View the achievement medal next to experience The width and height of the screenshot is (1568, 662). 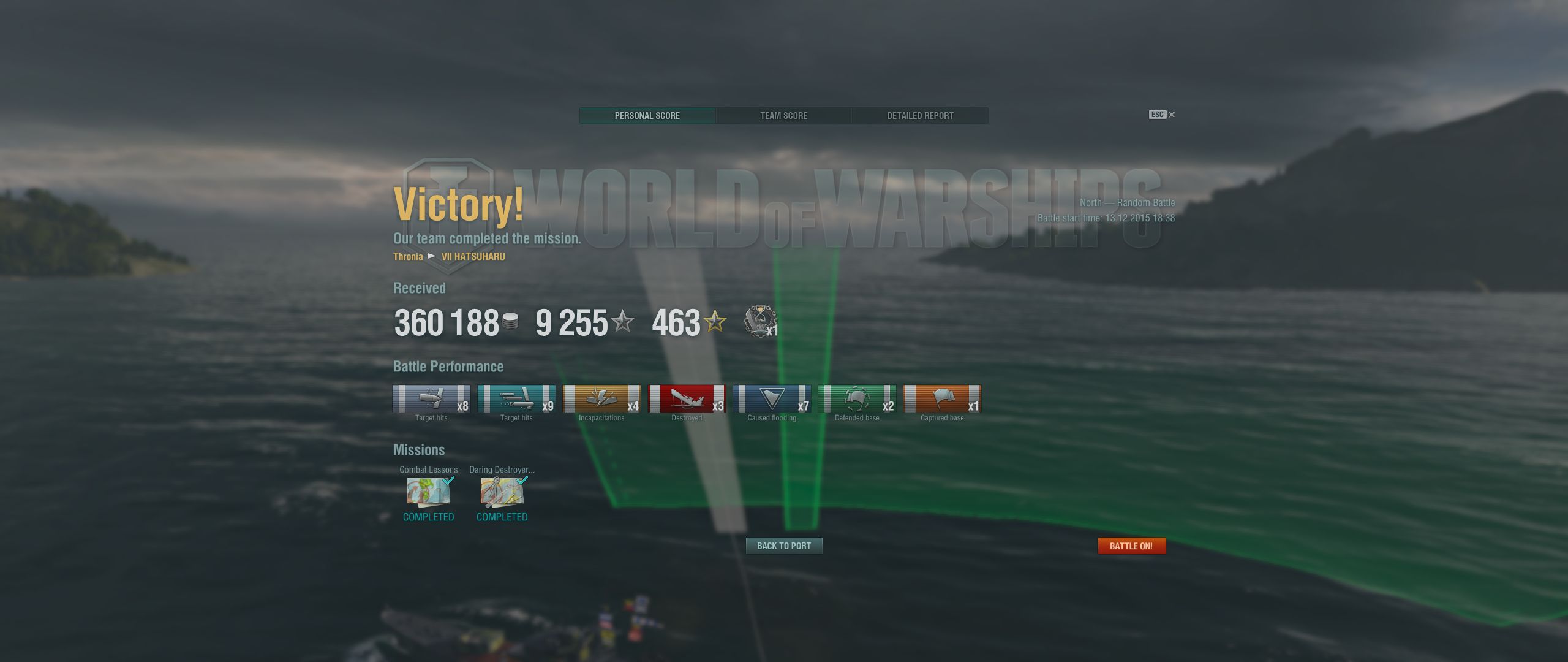pos(760,321)
